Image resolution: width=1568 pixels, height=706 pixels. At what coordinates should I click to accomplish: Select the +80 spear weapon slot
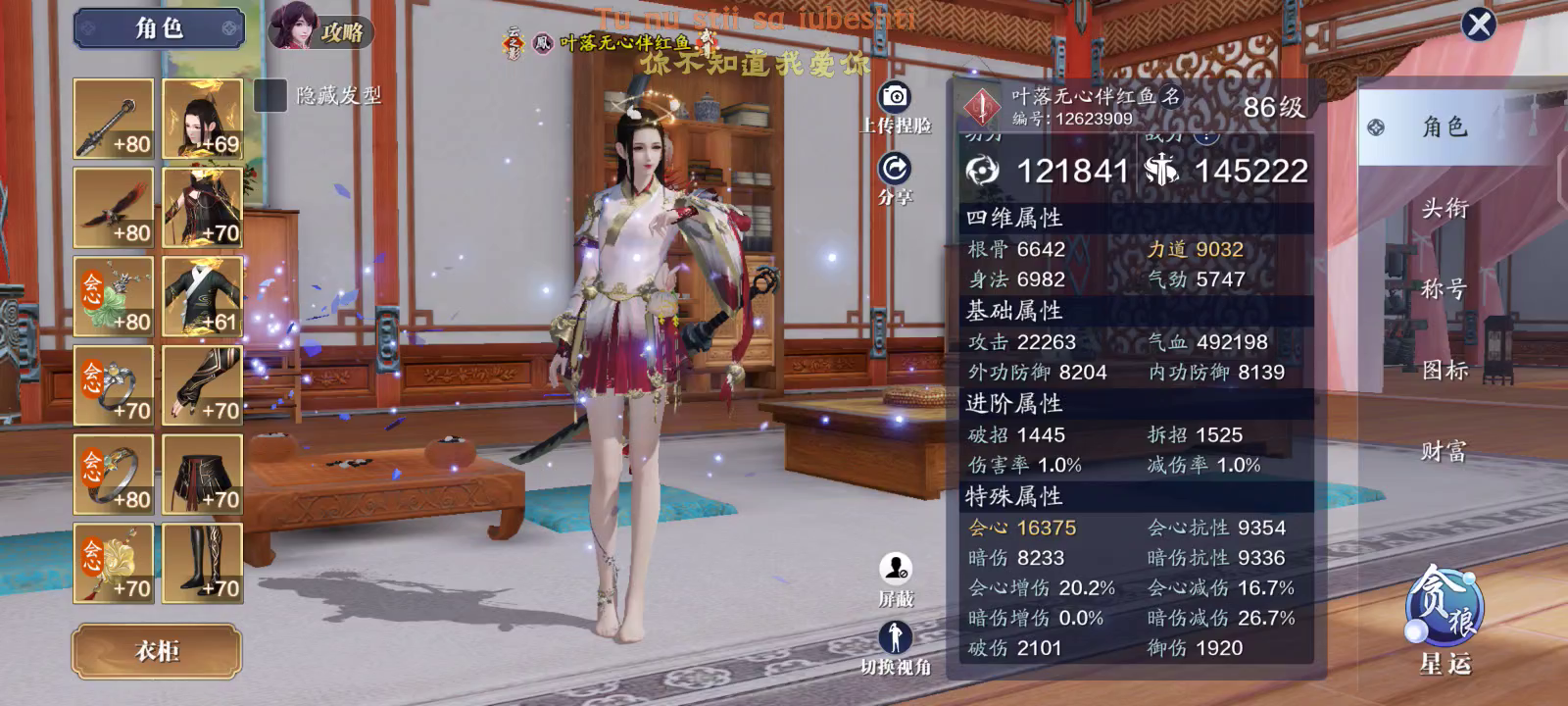114,119
